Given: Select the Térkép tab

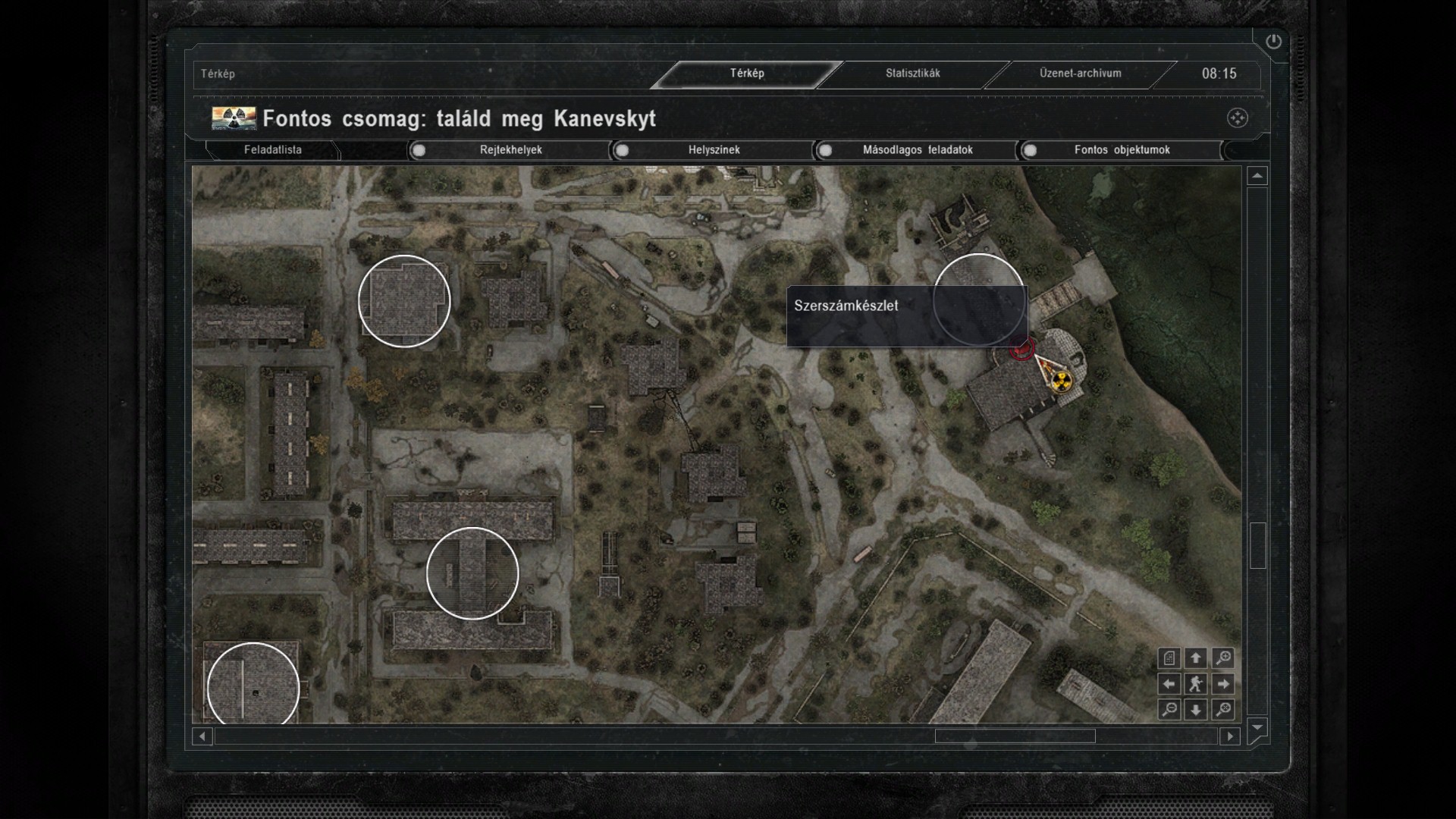Looking at the screenshot, I should 747,74.
